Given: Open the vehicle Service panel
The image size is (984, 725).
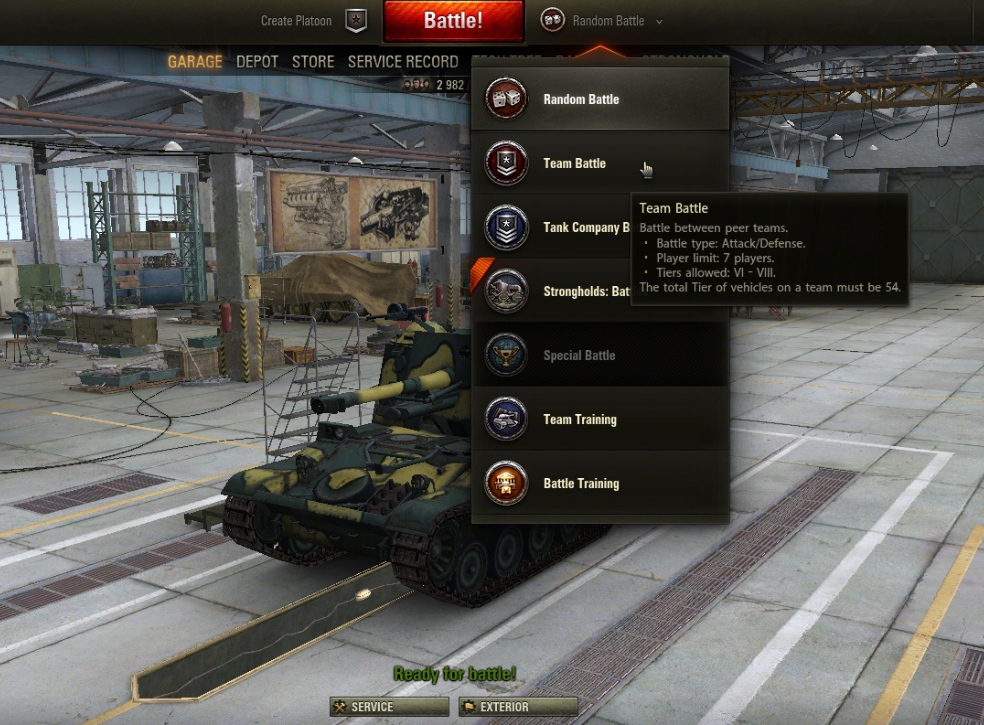Looking at the screenshot, I should (389, 707).
